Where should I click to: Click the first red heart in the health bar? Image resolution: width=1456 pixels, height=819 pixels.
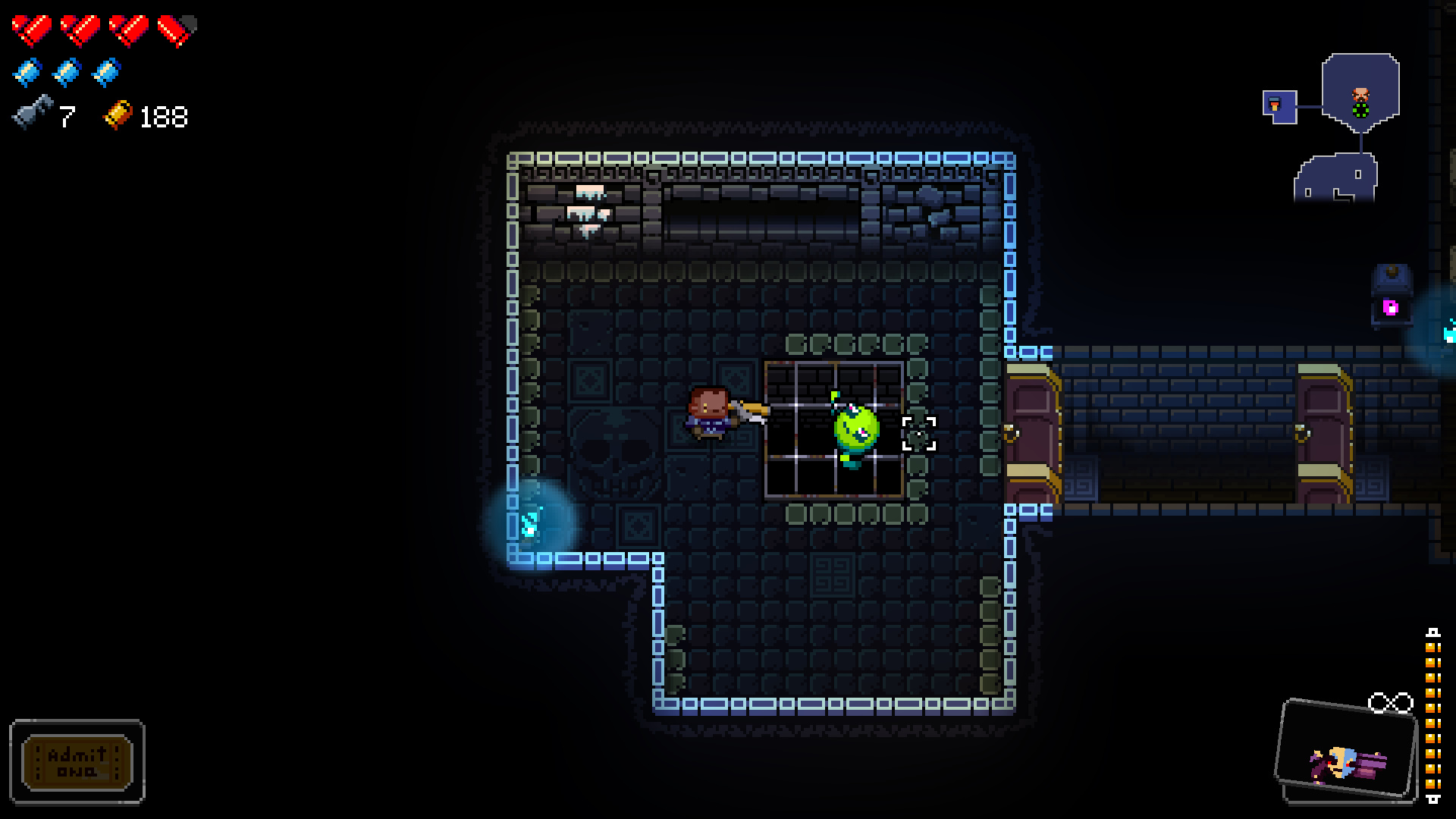point(32,30)
